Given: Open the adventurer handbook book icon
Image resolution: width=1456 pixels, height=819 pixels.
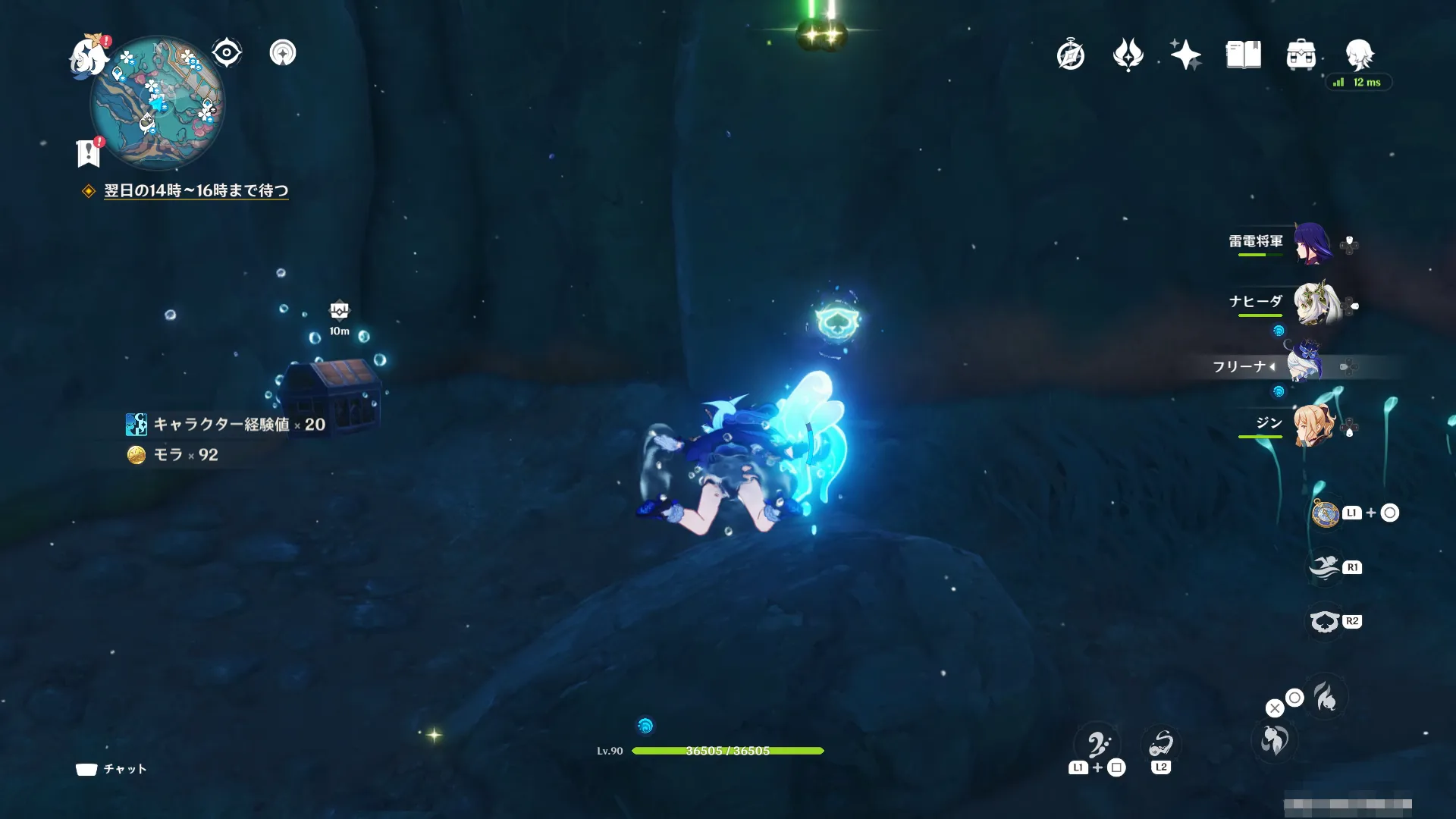Looking at the screenshot, I should coord(1243,55).
